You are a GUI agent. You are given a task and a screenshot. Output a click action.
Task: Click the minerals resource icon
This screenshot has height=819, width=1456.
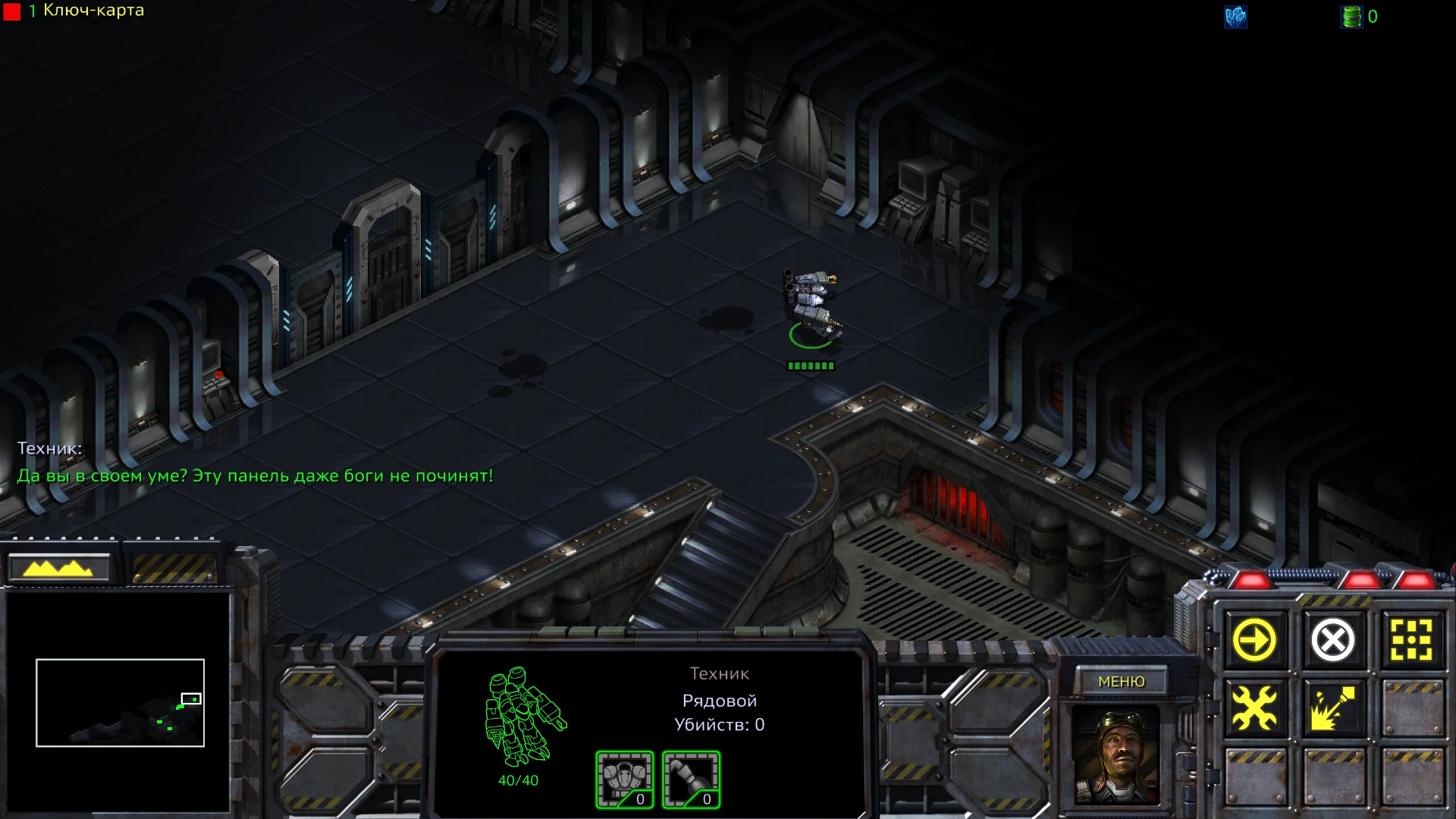click(1236, 18)
